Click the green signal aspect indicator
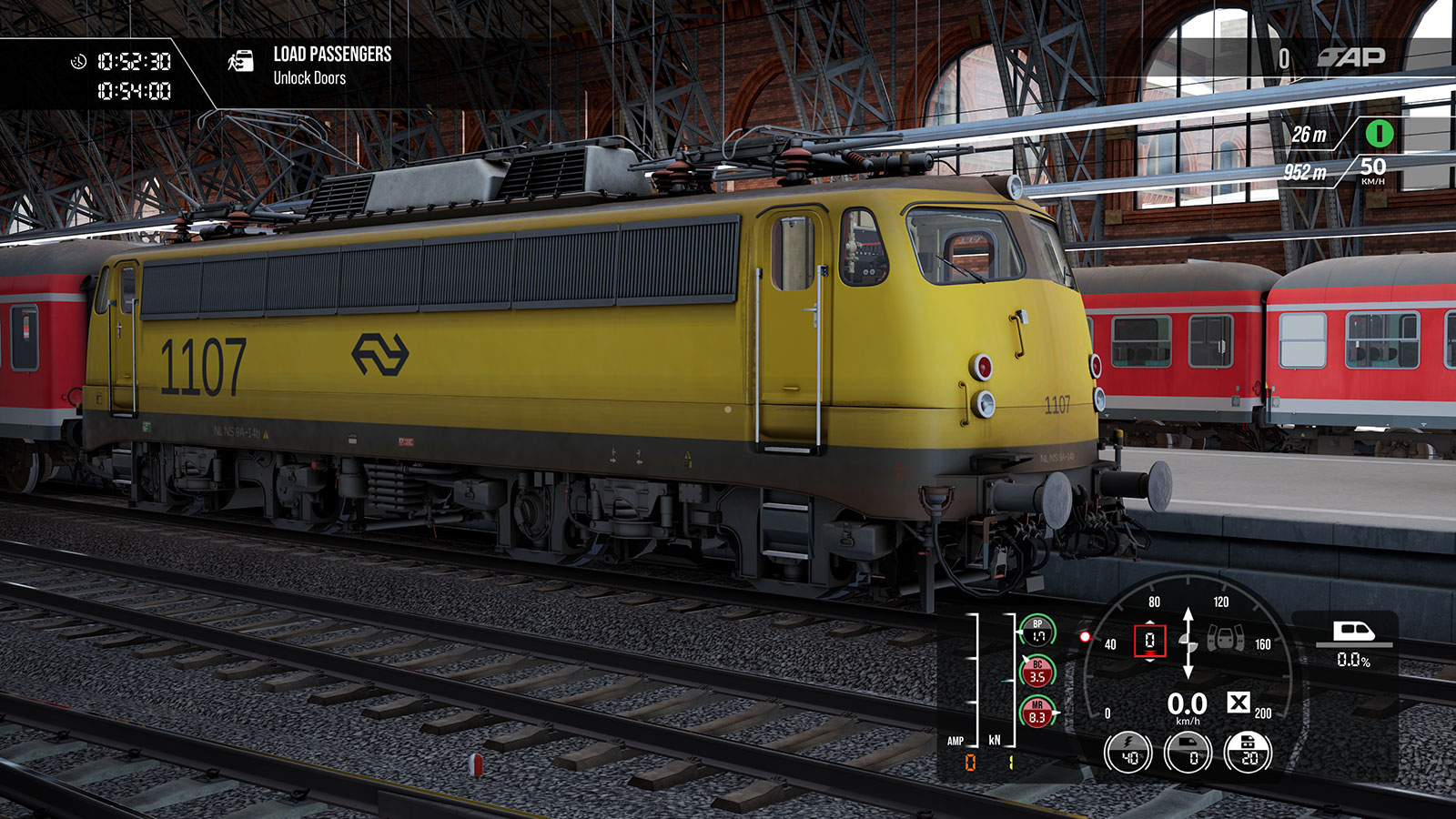Viewport: 1456px width, 819px height. tap(1379, 134)
